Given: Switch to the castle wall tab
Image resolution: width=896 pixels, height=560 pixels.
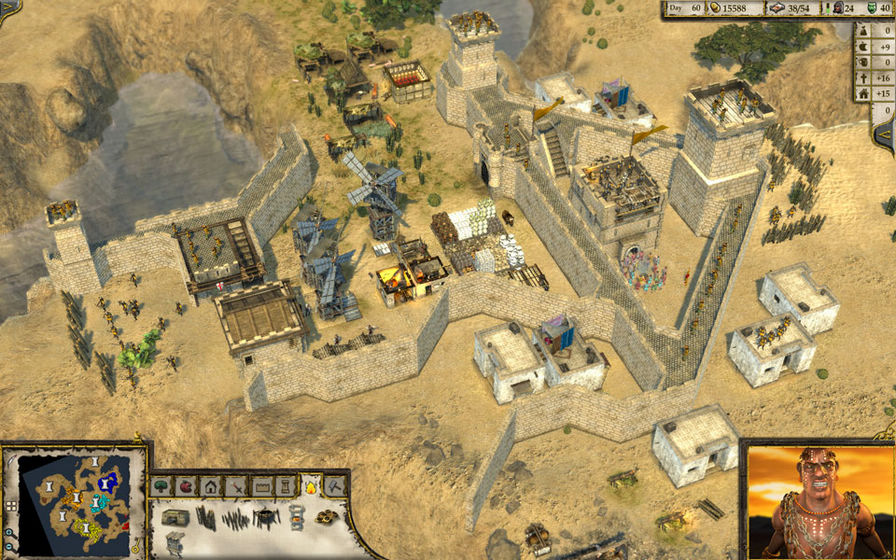Looking at the screenshot, I should click(262, 487).
